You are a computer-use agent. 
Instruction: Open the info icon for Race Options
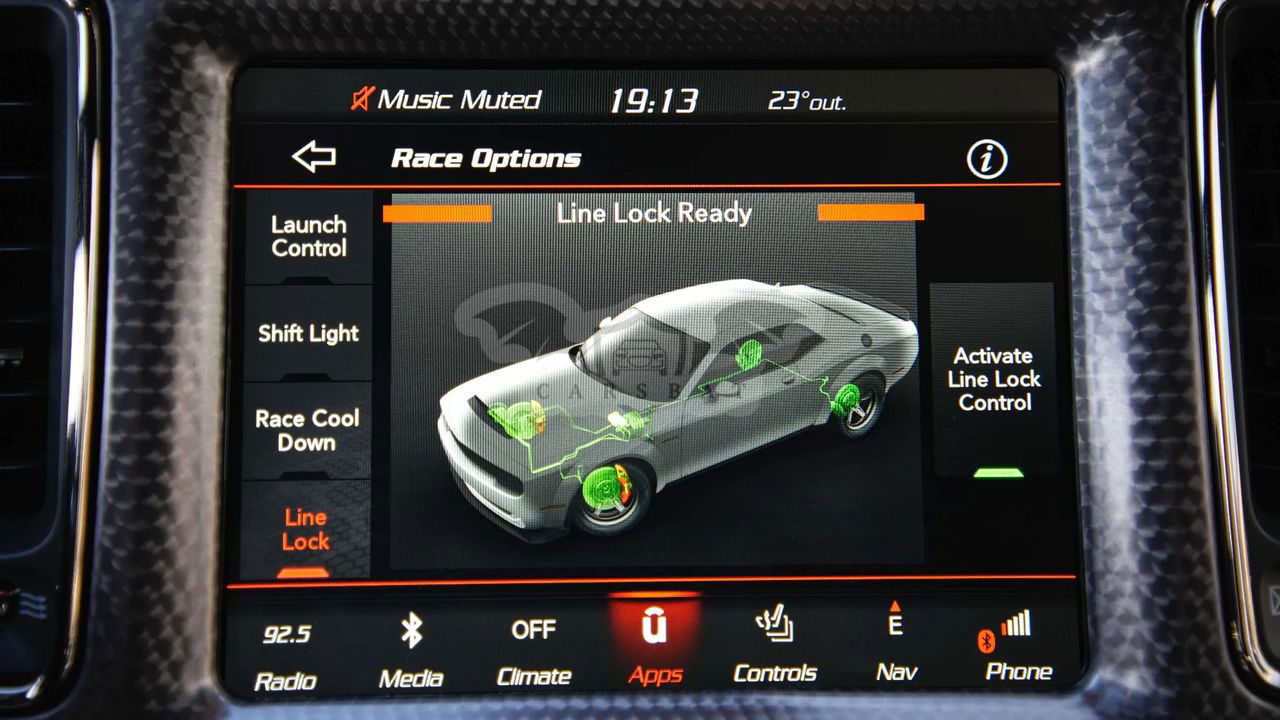[x=986, y=159]
